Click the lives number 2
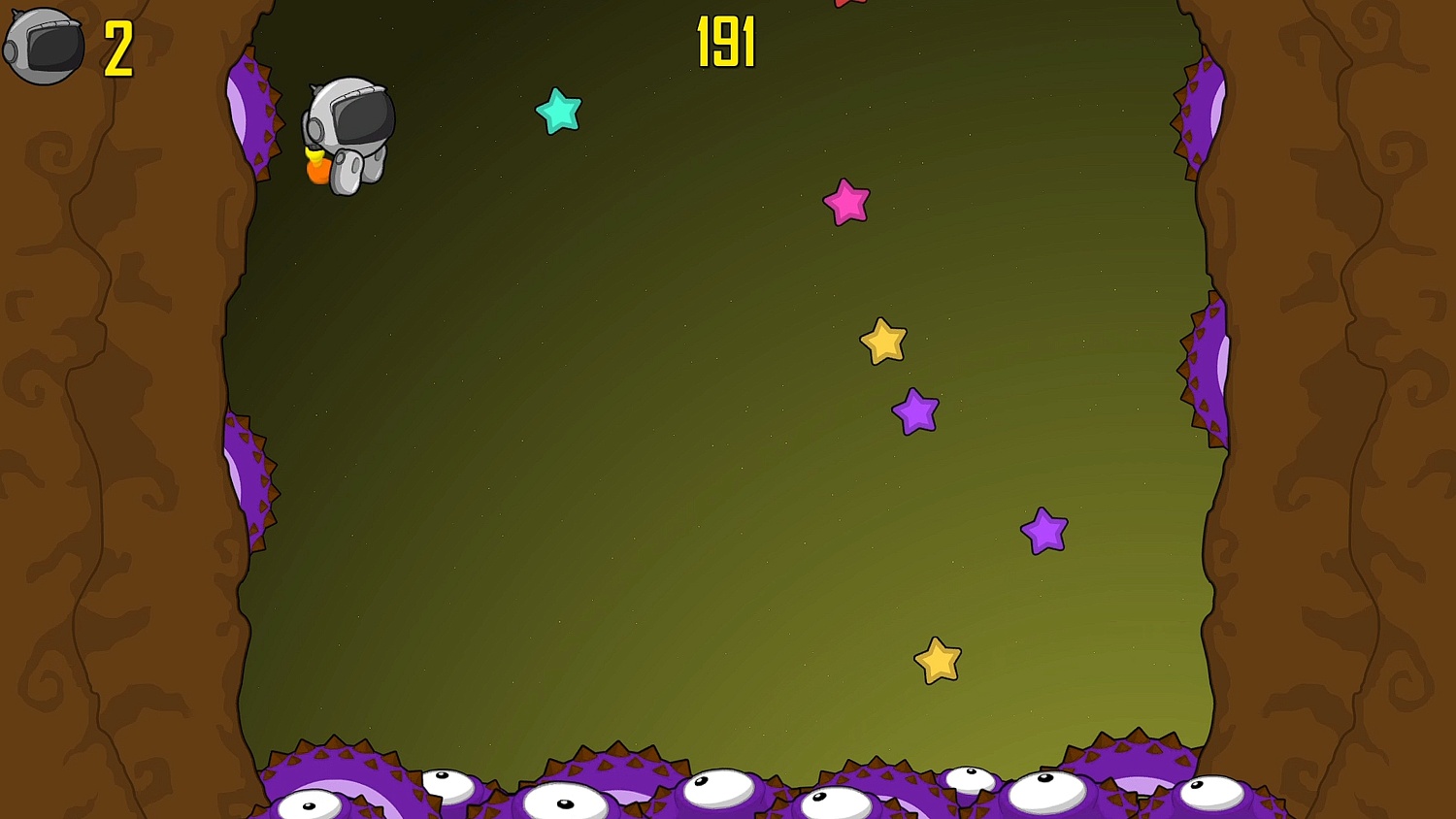The width and height of the screenshot is (1456, 819). point(116,49)
